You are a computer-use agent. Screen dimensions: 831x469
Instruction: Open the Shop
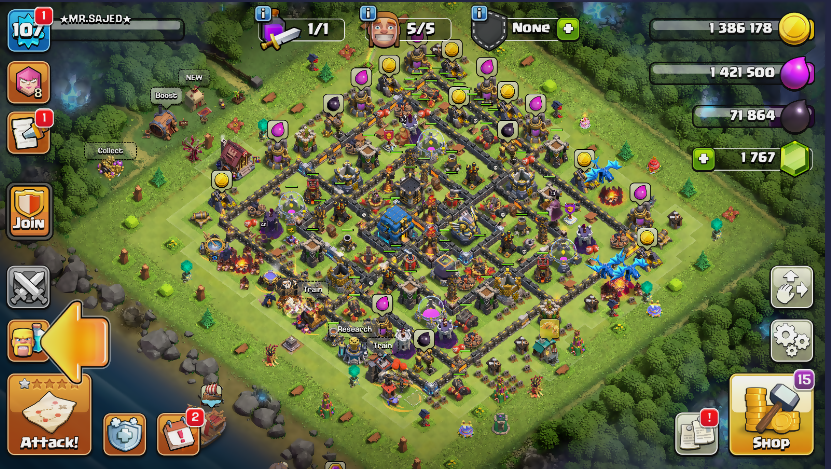point(771,415)
